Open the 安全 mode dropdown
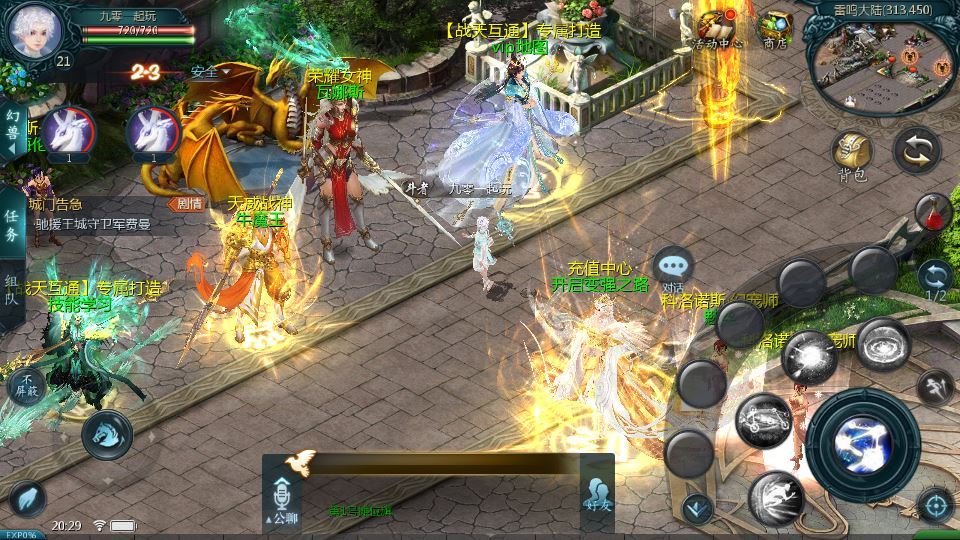This screenshot has height=540, width=960. coord(211,71)
